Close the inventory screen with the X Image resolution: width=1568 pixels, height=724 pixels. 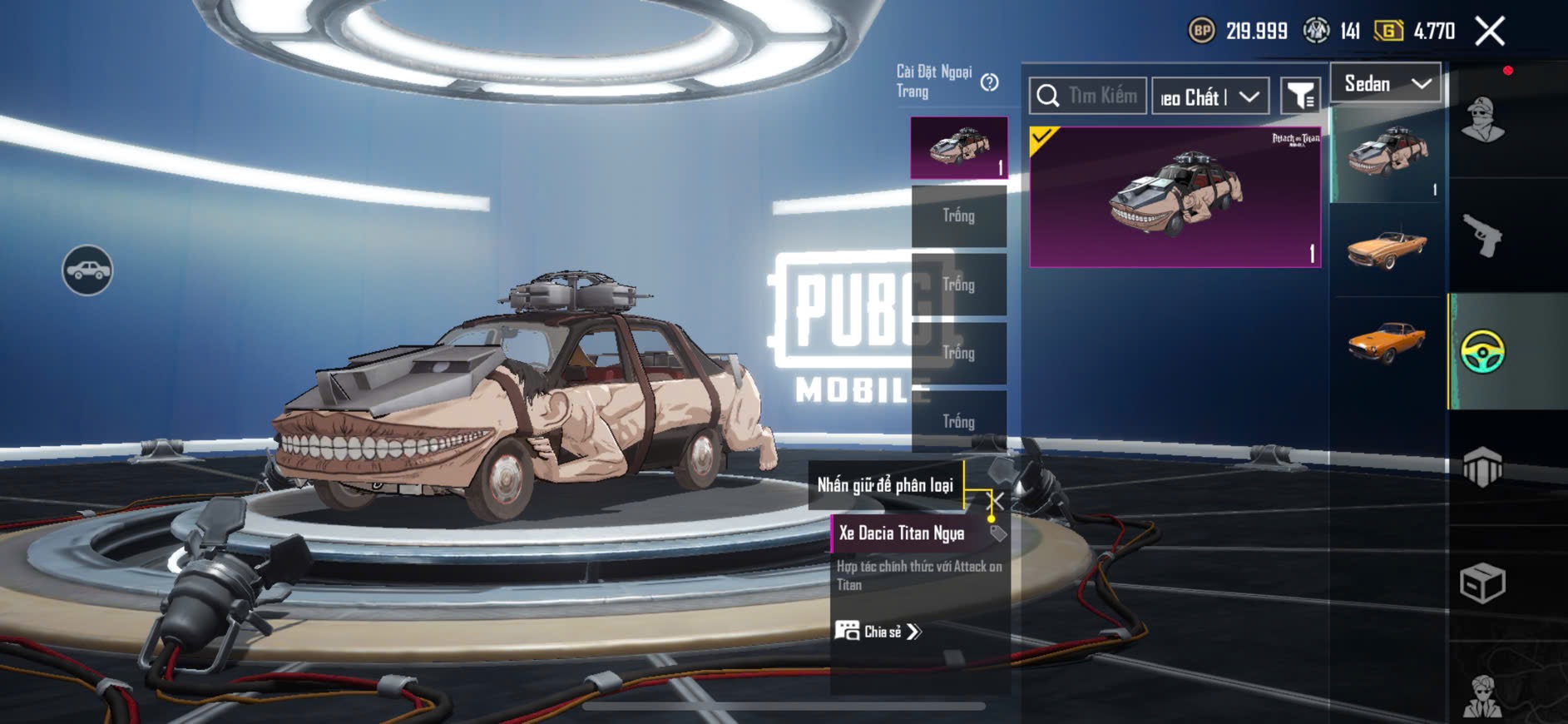pyautogui.click(x=1490, y=32)
